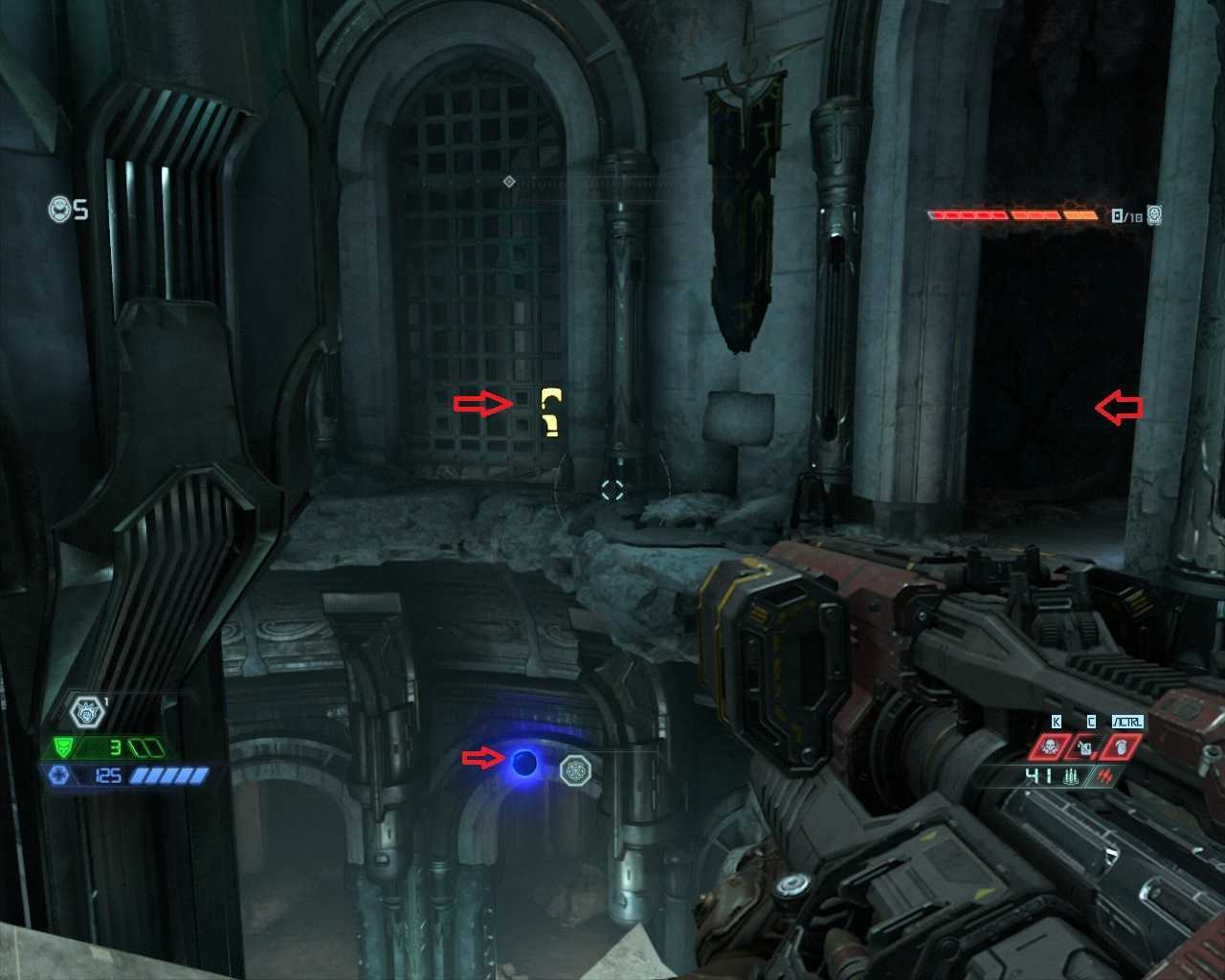Click the extra lives helmet icon

(x=59, y=209)
